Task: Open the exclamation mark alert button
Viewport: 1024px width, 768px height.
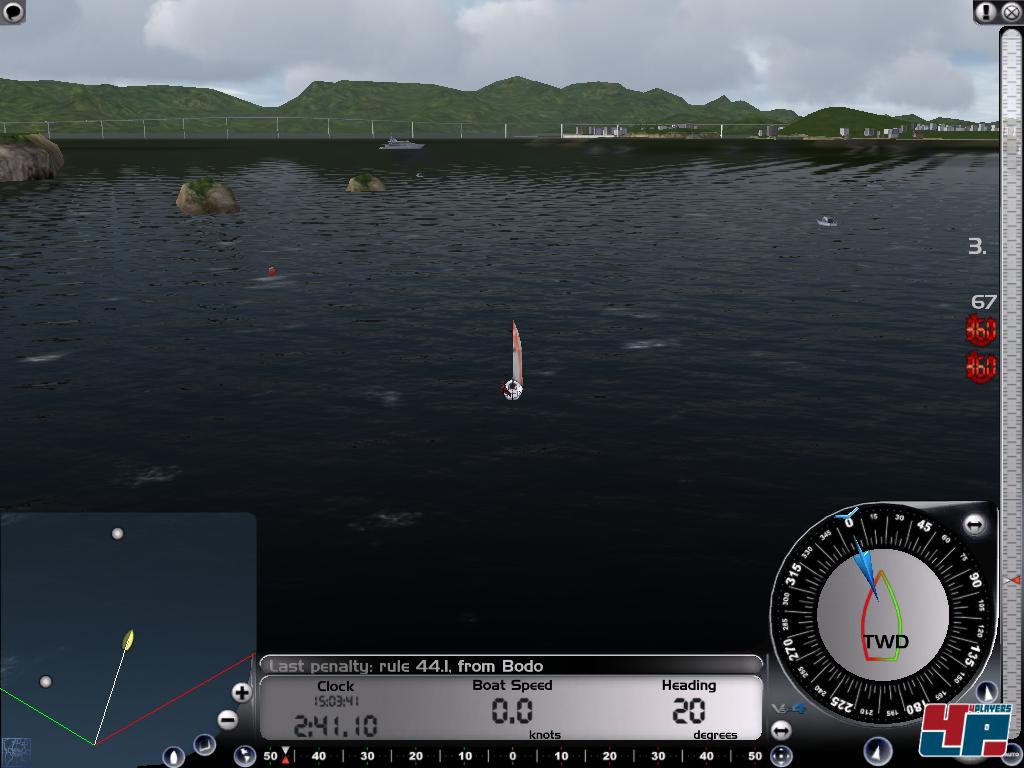Action: click(987, 12)
